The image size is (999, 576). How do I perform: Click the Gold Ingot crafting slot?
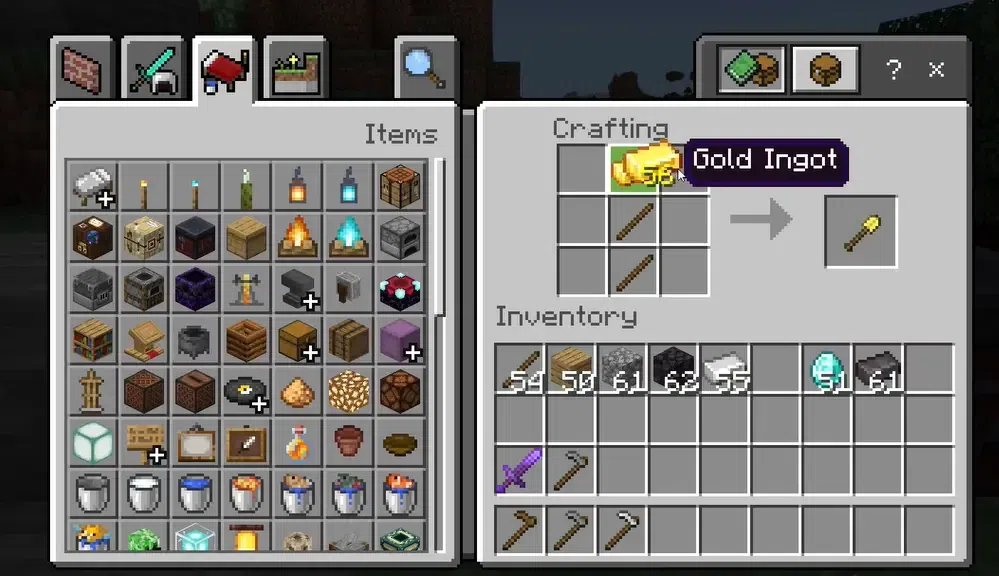point(634,167)
